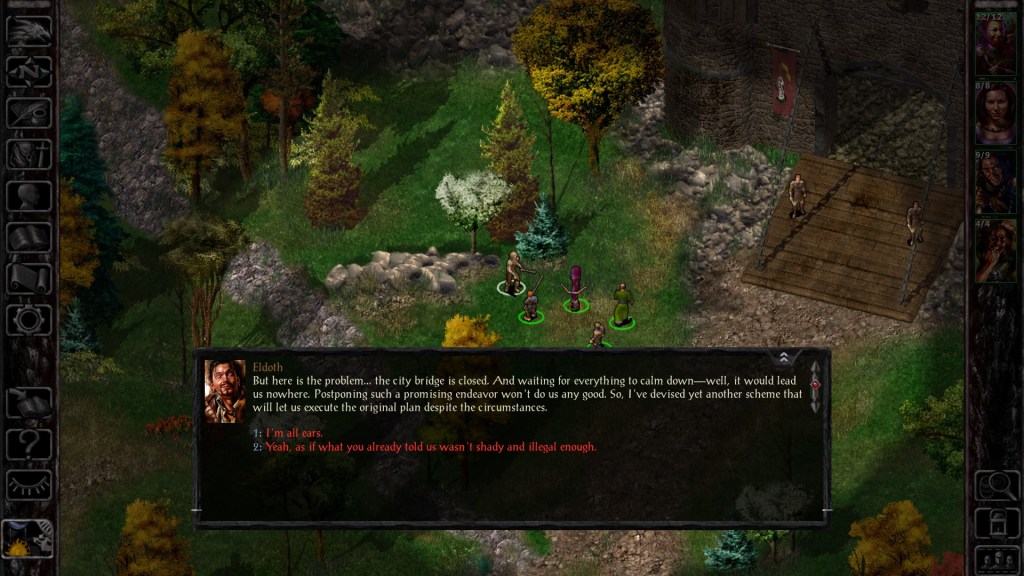Open game options with the gear icon
1024x576 pixels.
click(29, 320)
